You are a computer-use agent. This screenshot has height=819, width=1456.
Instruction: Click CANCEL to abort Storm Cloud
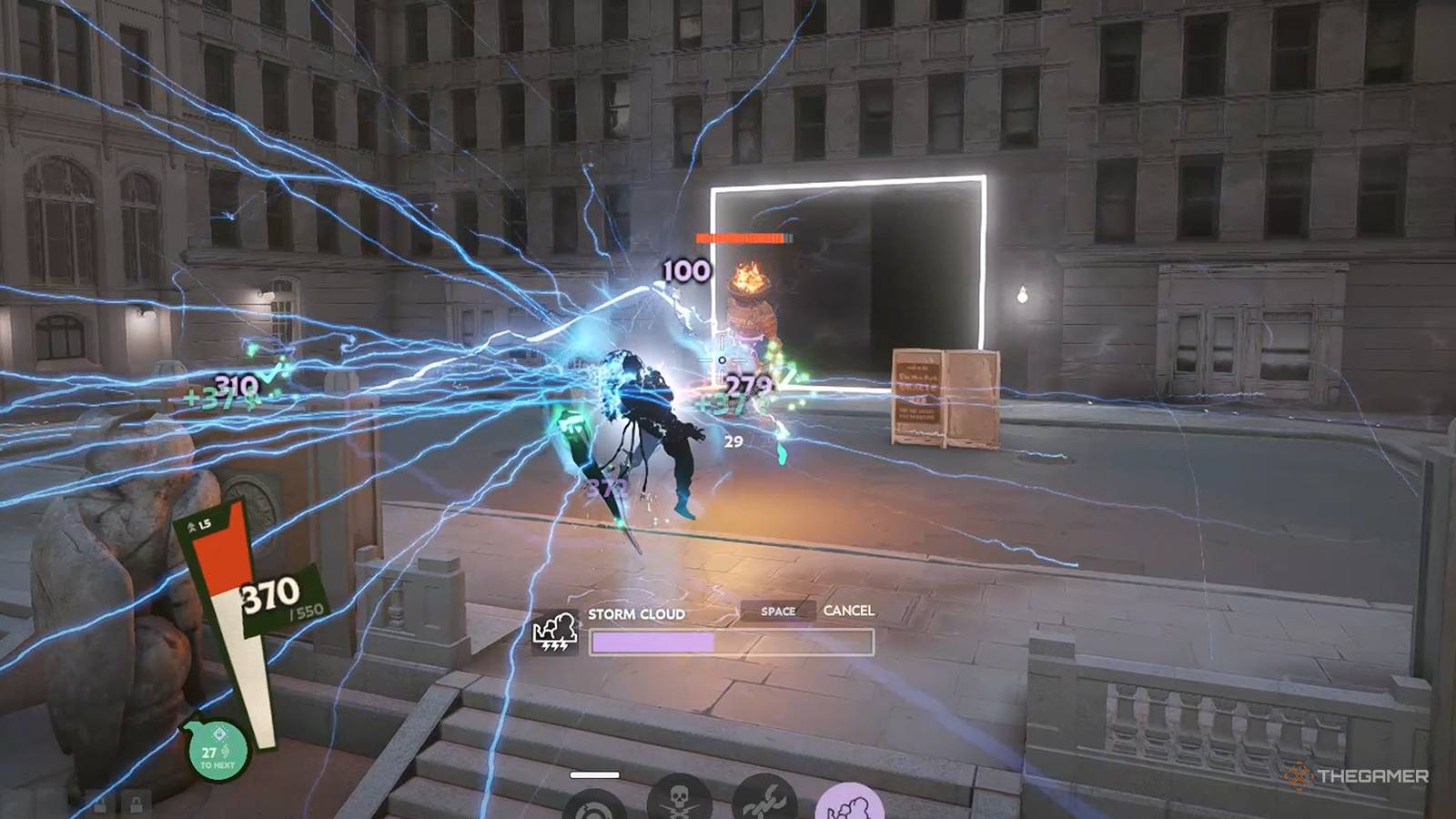tap(848, 612)
